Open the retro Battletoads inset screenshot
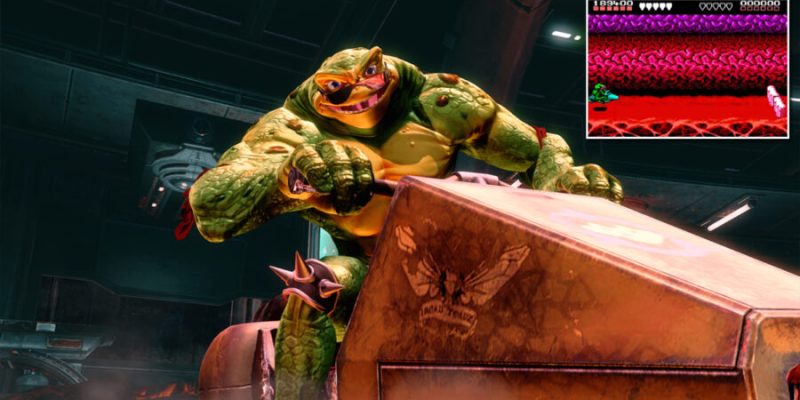Image resolution: width=800 pixels, height=400 pixels. coord(687,68)
